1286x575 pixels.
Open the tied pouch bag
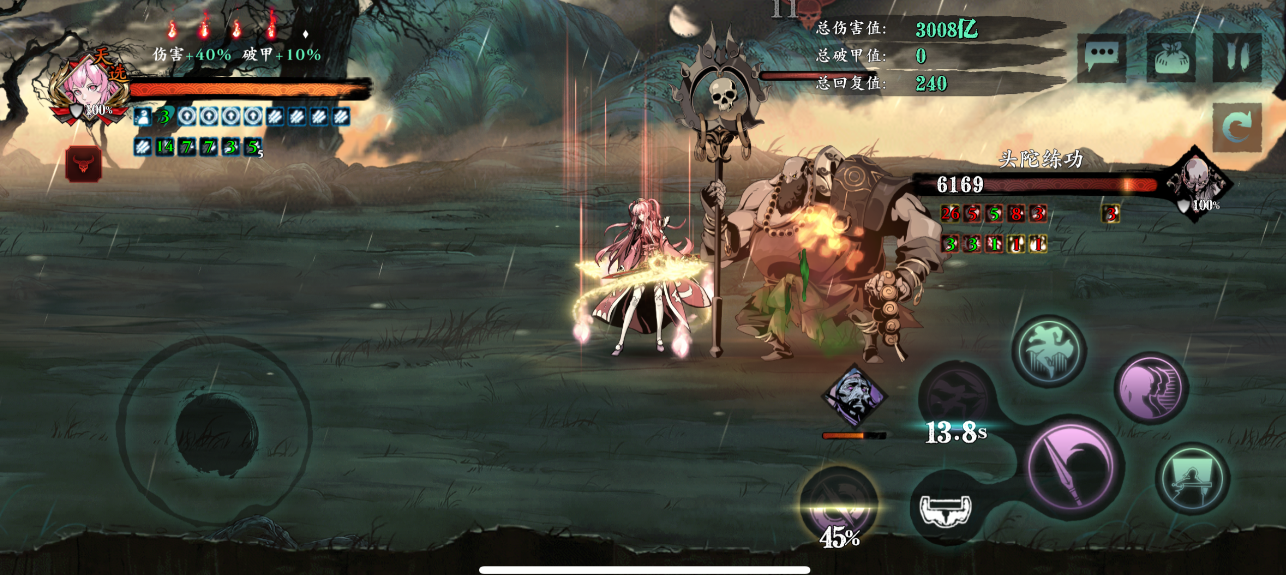(x=1171, y=57)
